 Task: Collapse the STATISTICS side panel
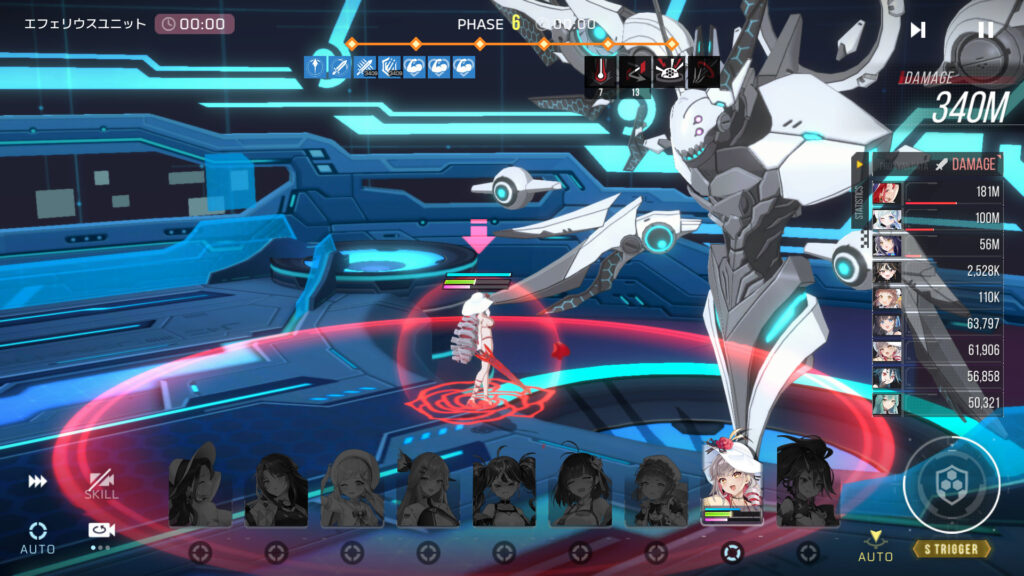[858, 164]
